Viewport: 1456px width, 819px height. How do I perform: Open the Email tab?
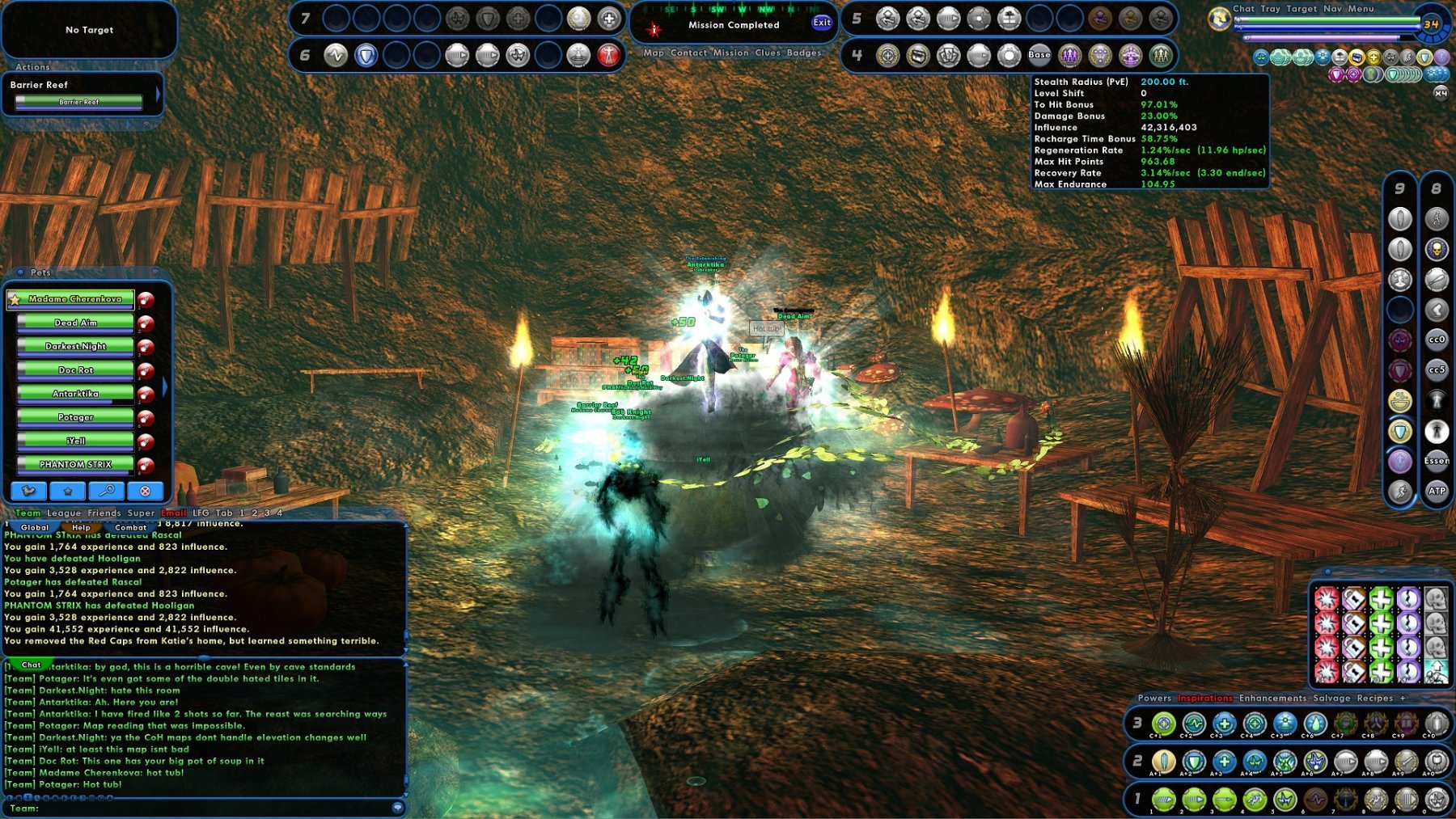[x=173, y=513]
